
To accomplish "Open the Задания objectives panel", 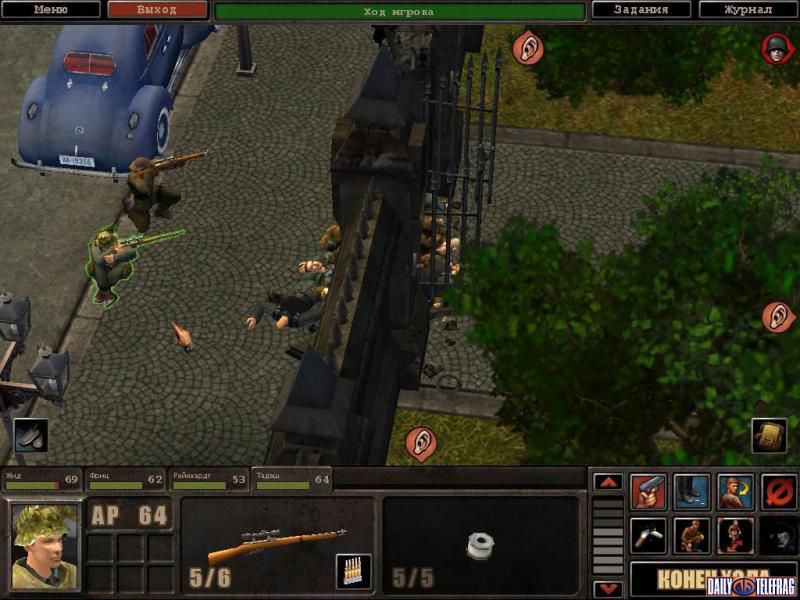I will coord(643,10).
